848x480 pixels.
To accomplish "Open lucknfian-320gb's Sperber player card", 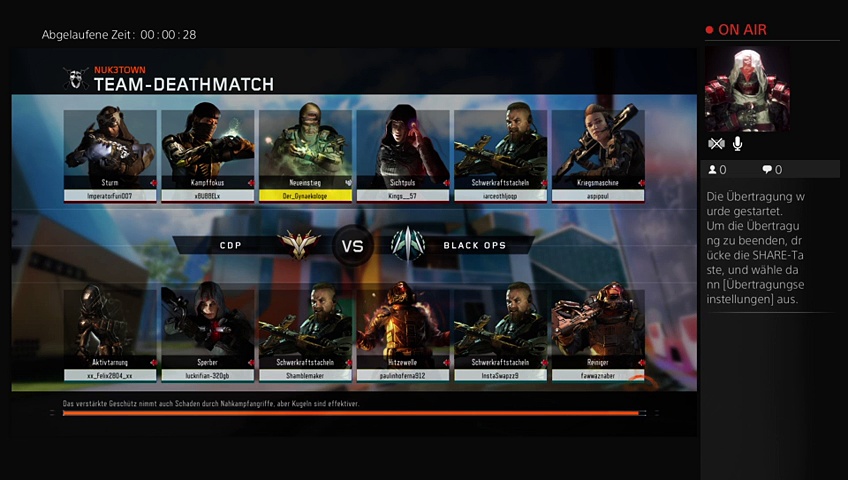I will pyautogui.click(x=207, y=333).
